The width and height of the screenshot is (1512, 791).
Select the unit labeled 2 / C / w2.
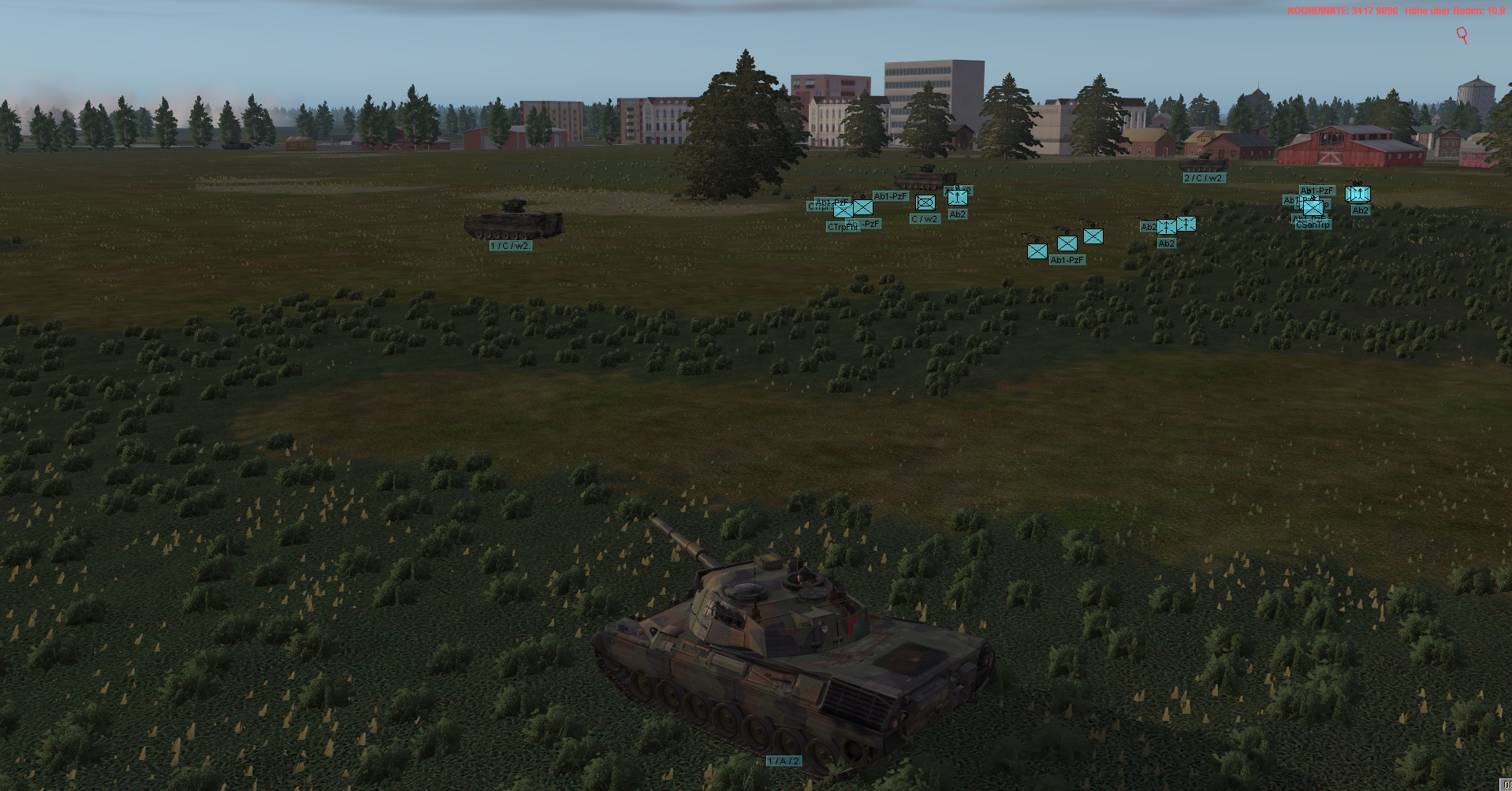1204,178
